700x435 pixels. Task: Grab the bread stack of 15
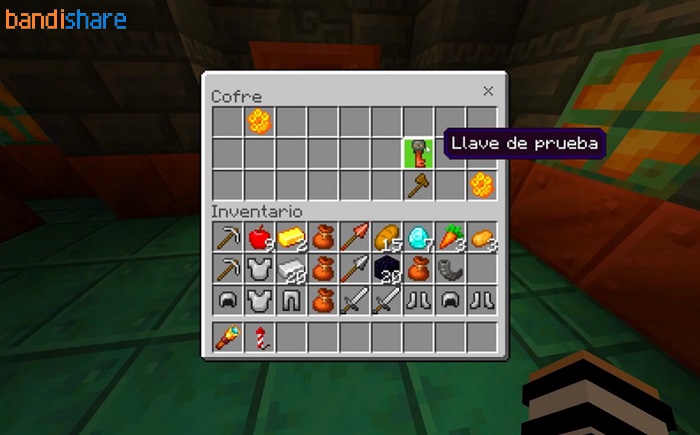387,237
